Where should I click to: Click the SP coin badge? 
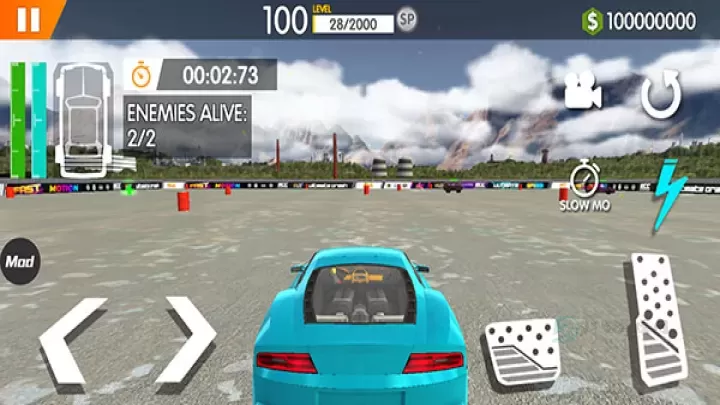click(x=407, y=20)
